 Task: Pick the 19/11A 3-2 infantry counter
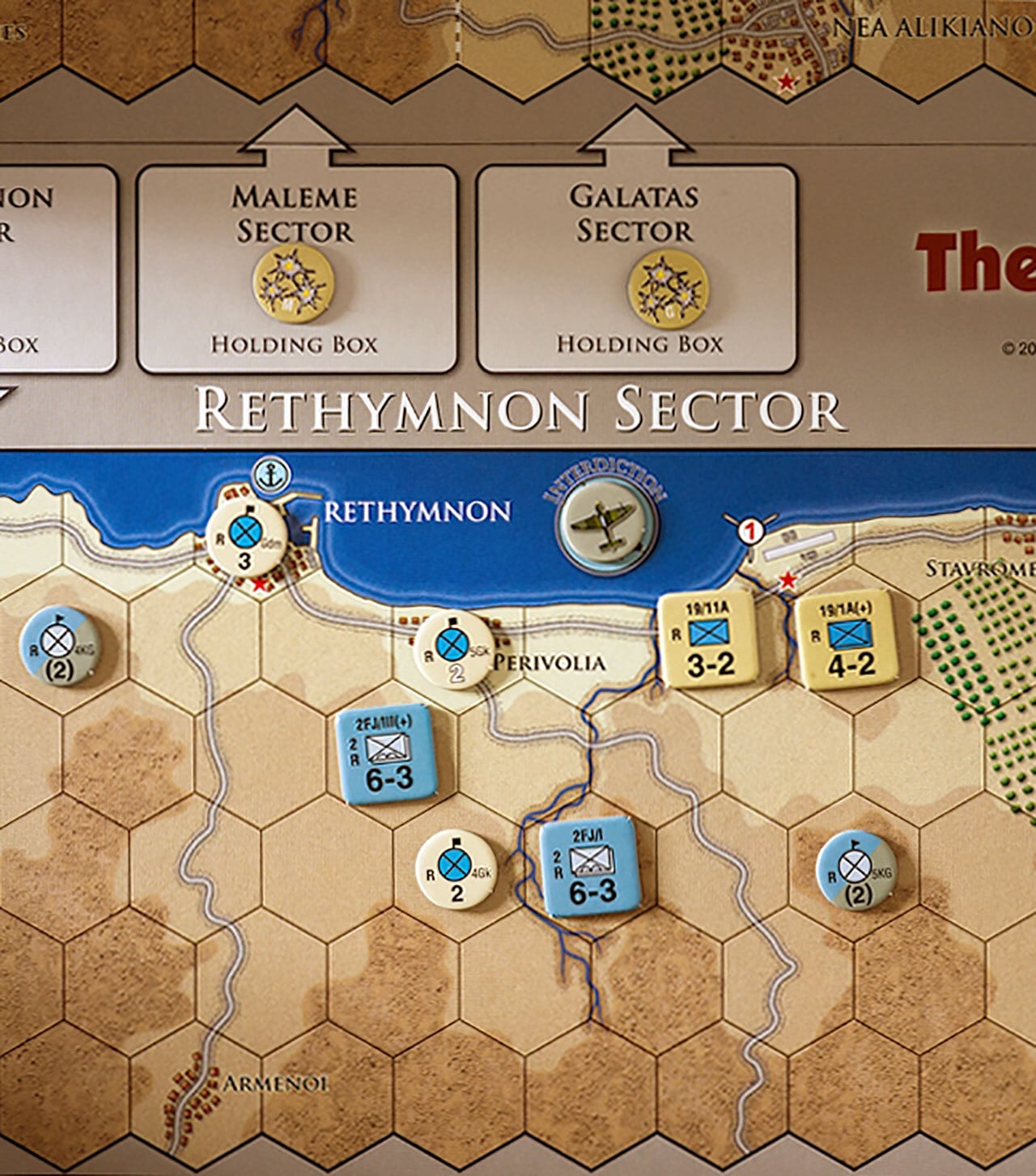(708, 640)
